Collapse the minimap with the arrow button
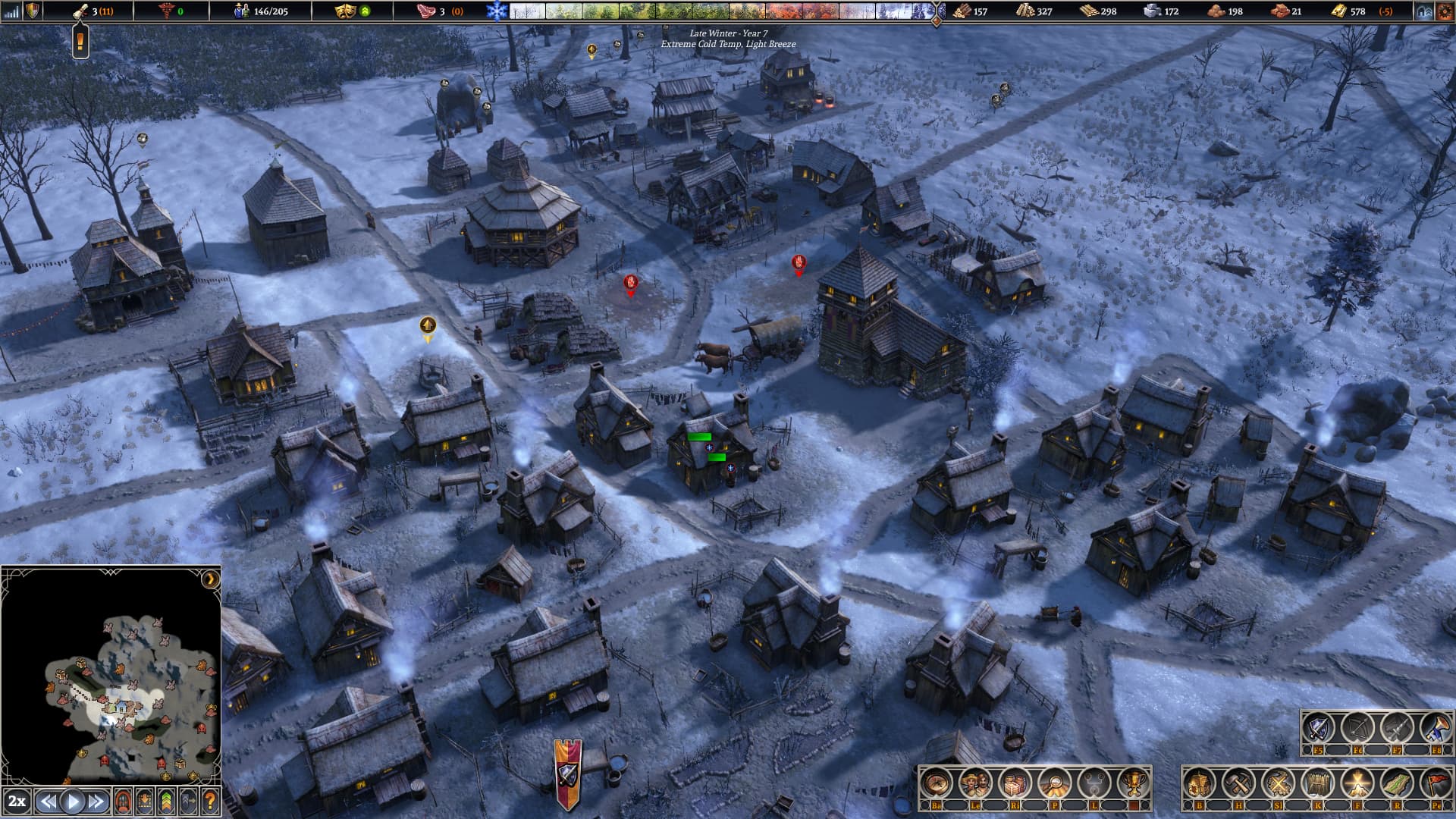 (x=210, y=580)
